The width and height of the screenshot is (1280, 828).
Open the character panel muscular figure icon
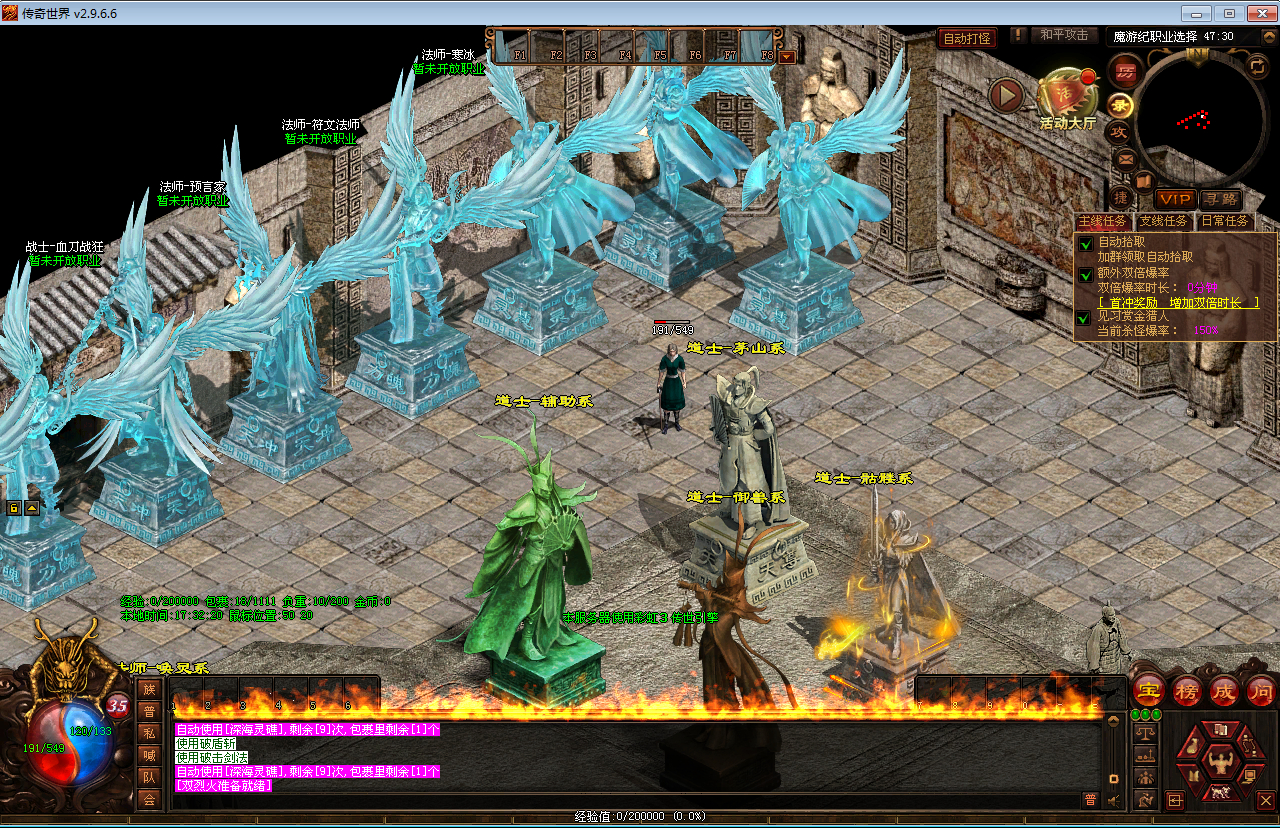(x=1219, y=762)
